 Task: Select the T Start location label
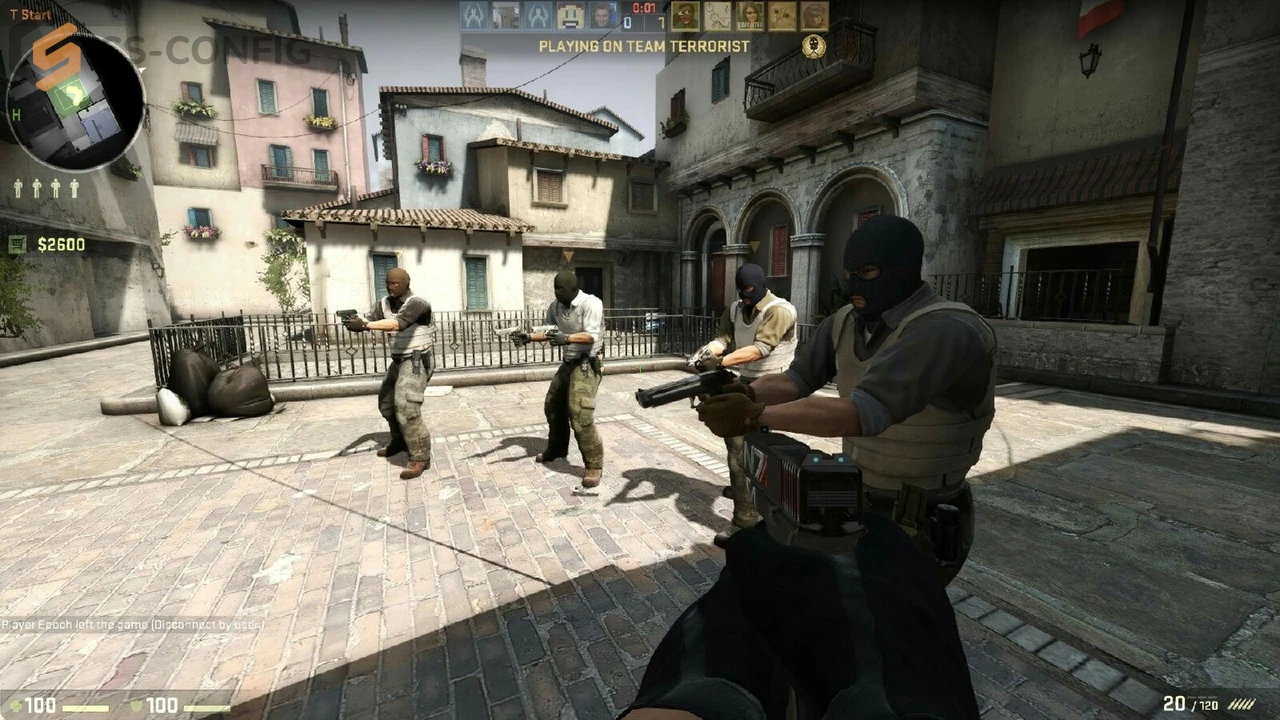28,15
